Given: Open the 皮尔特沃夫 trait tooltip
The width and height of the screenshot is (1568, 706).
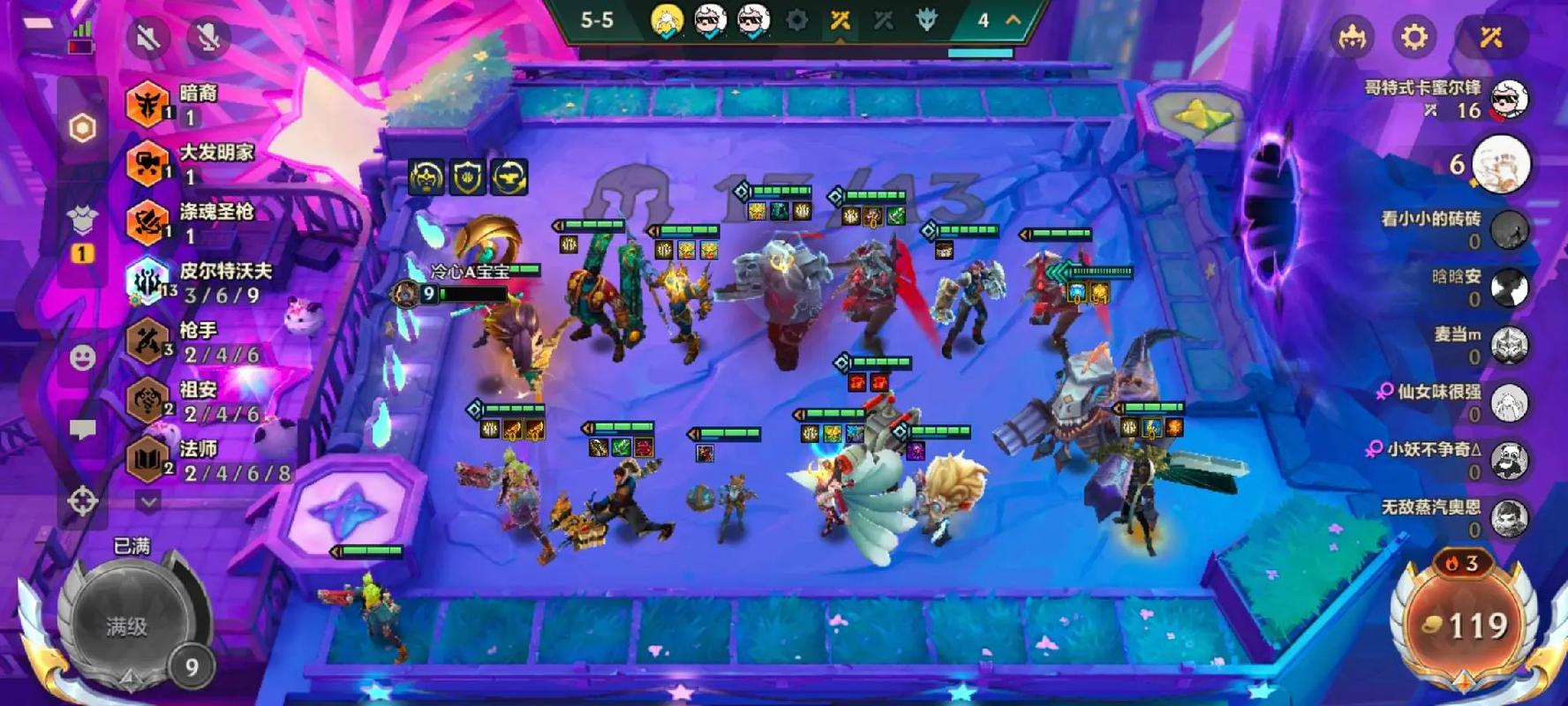Looking at the screenshot, I should pyautogui.click(x=147, y=282).
